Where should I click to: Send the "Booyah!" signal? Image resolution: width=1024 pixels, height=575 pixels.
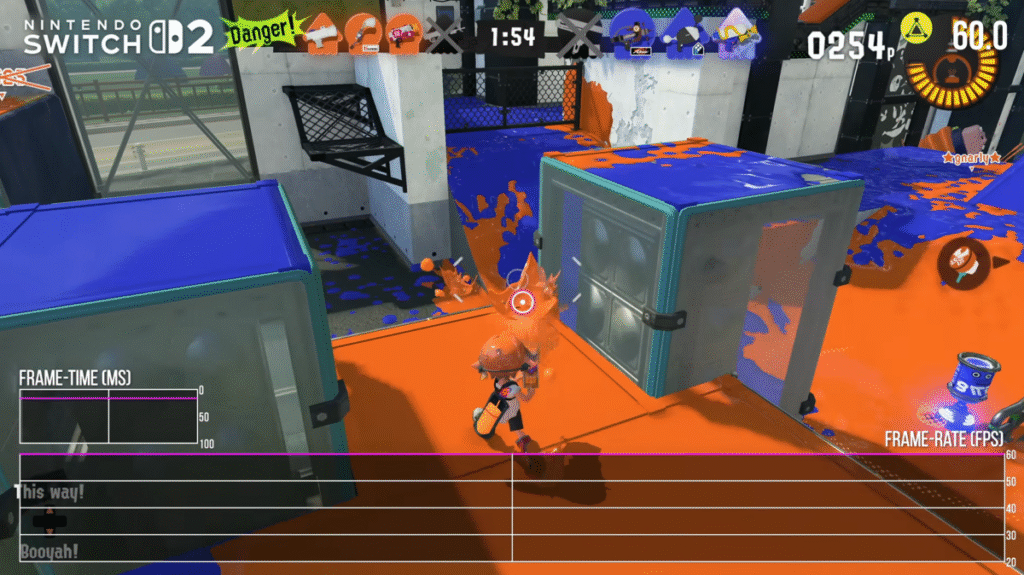(x=49, y=551)
